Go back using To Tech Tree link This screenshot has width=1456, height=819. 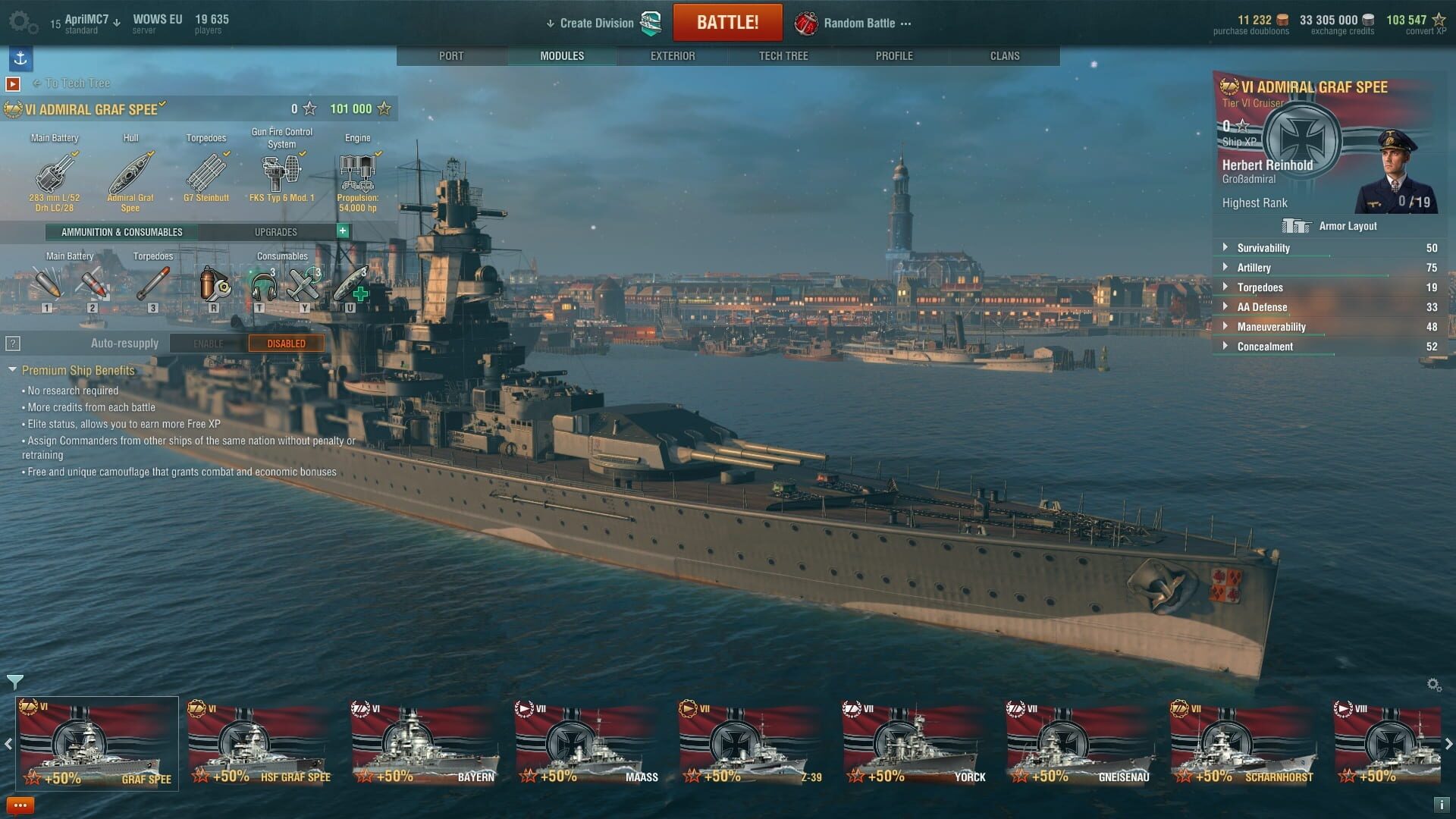click(x=73, y=83)
